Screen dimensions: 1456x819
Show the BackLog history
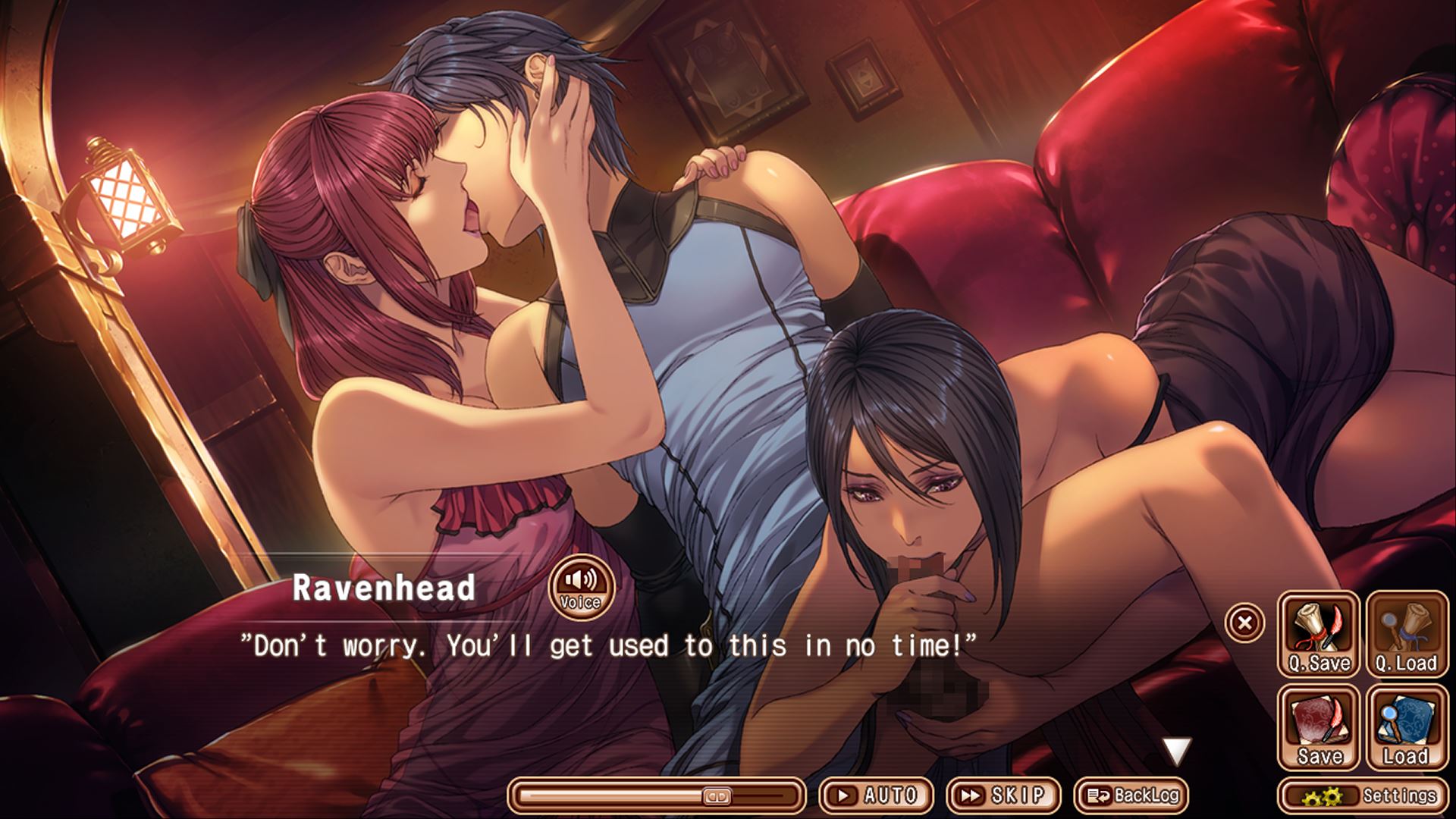(x=1131, y=795)
